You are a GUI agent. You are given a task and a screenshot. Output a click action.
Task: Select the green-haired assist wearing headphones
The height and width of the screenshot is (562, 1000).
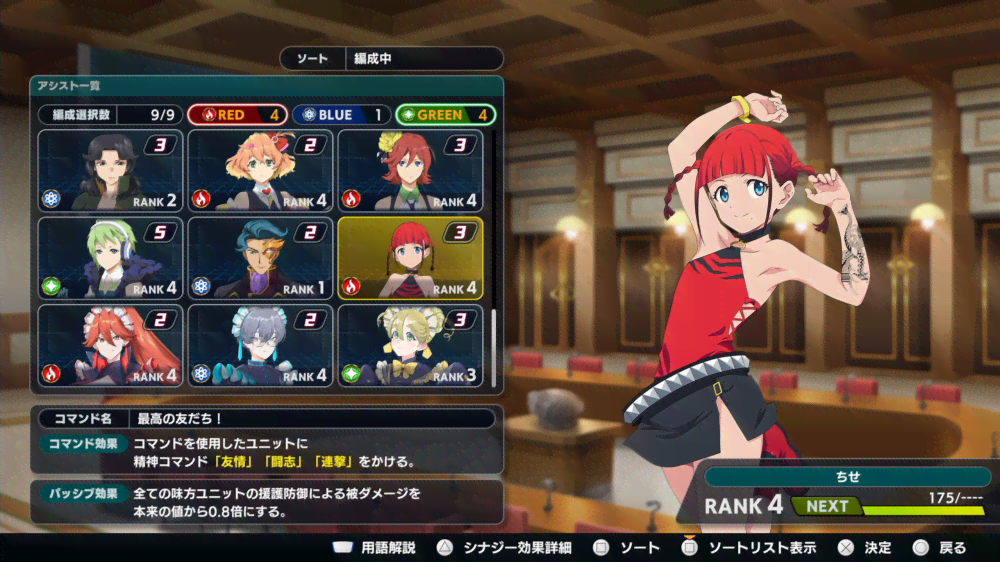pyautogui.click(x=110, y=258)
